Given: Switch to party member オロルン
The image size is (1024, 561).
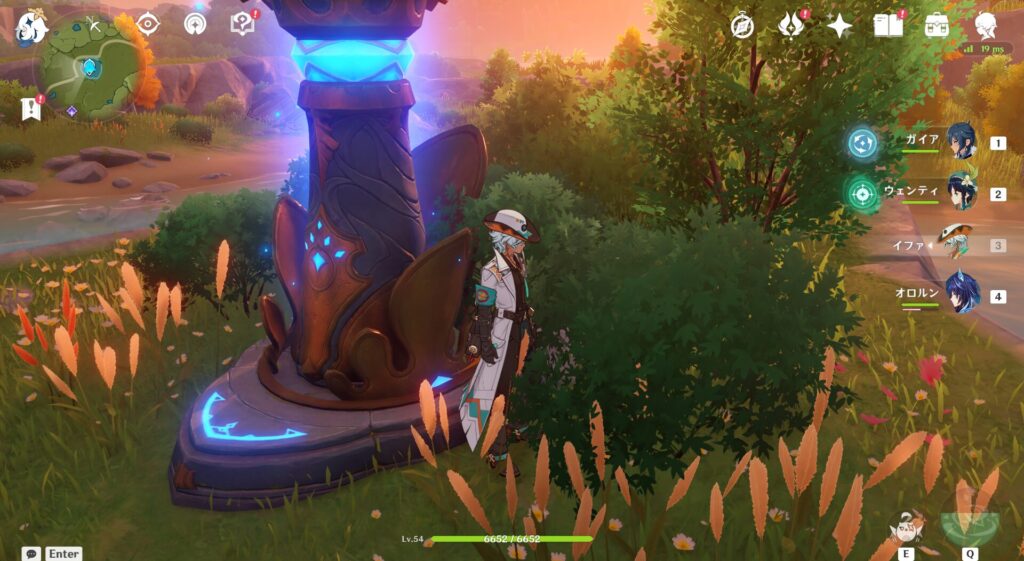Looking at the screenshot, I should (962, 295).
